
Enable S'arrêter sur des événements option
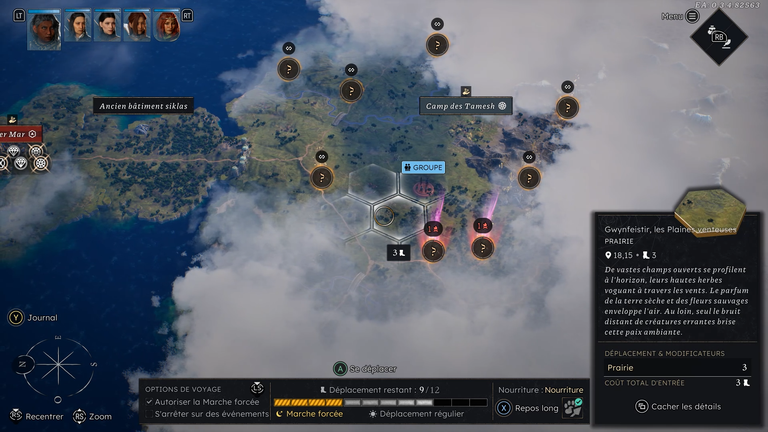pyautogui.click(x=150, y=413)
